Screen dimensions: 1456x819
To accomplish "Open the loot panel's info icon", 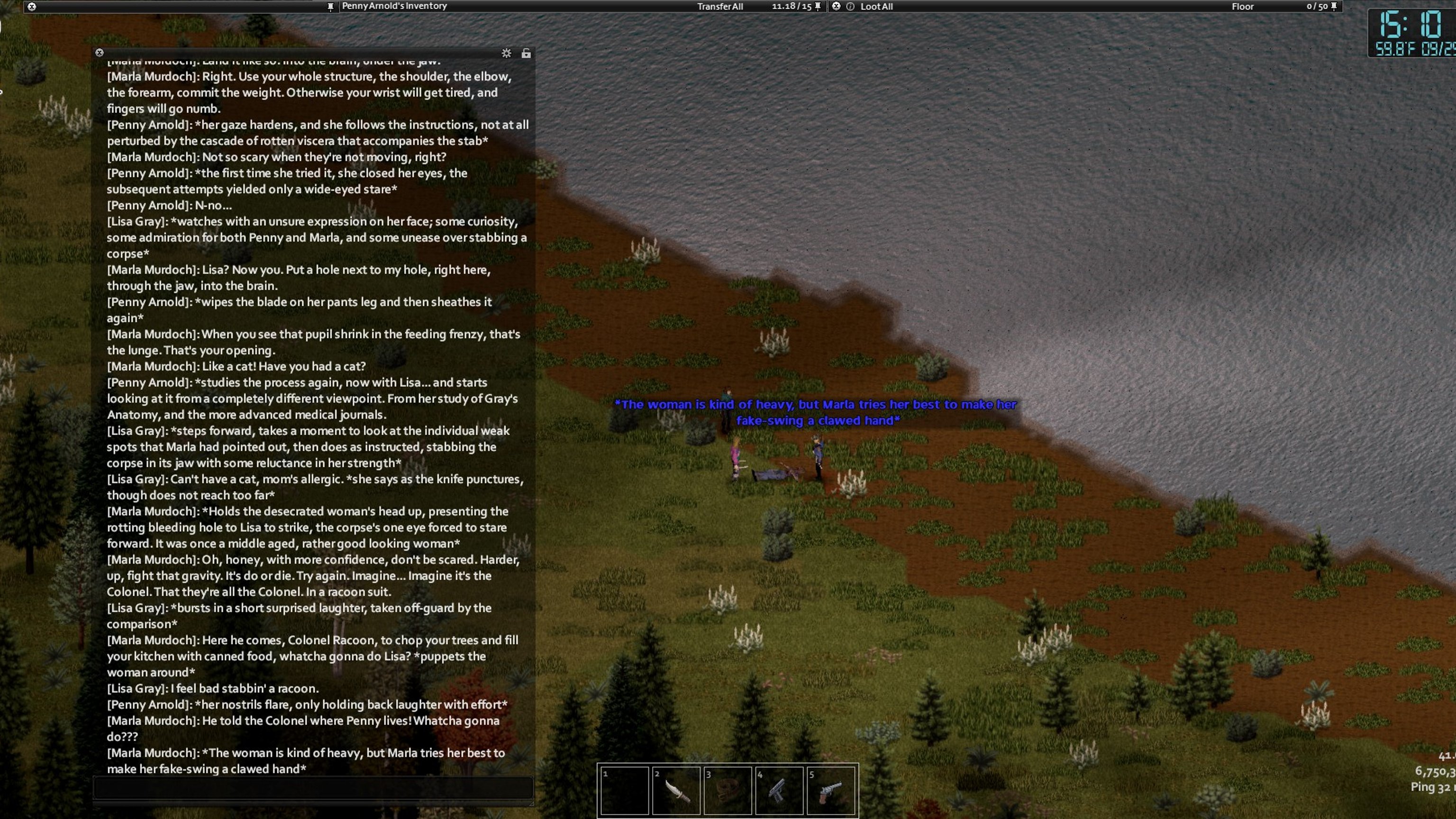I will point(850,7).
